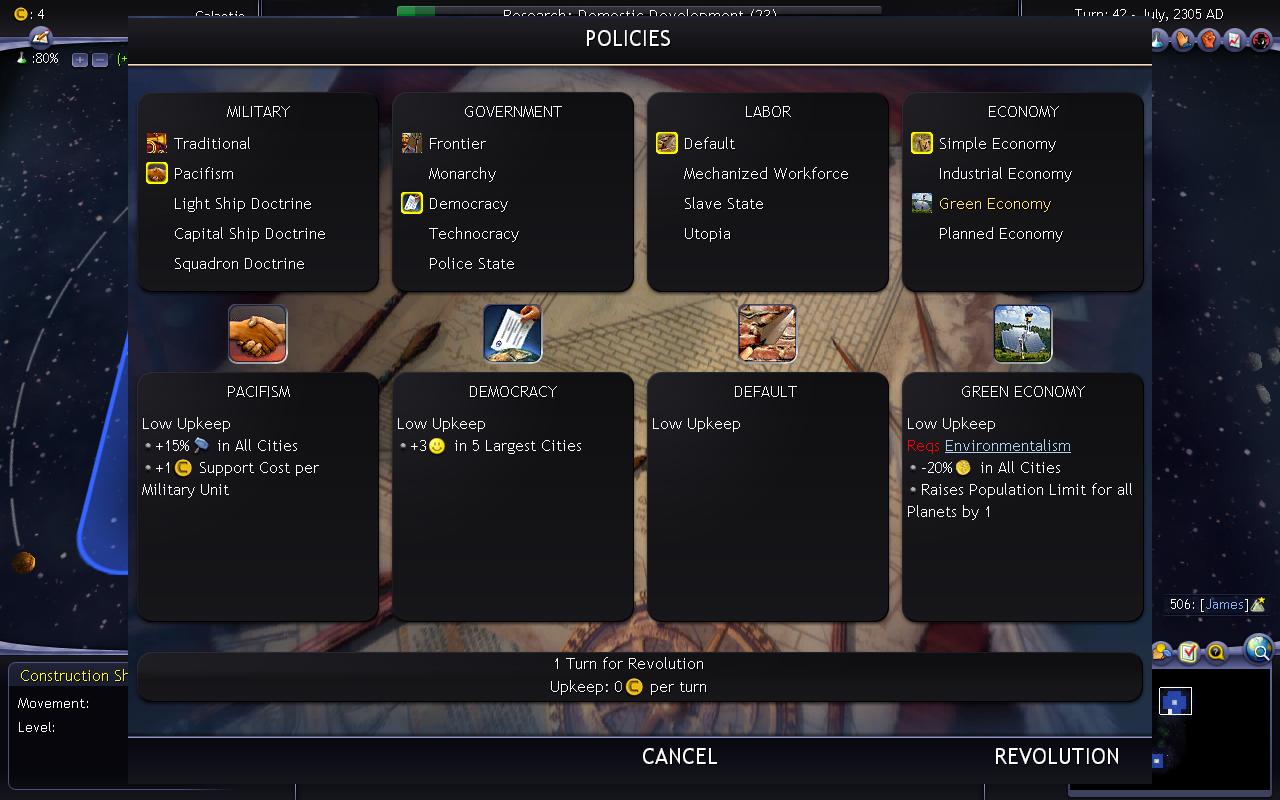Select the Slave State labor option

tap(723, 204)
